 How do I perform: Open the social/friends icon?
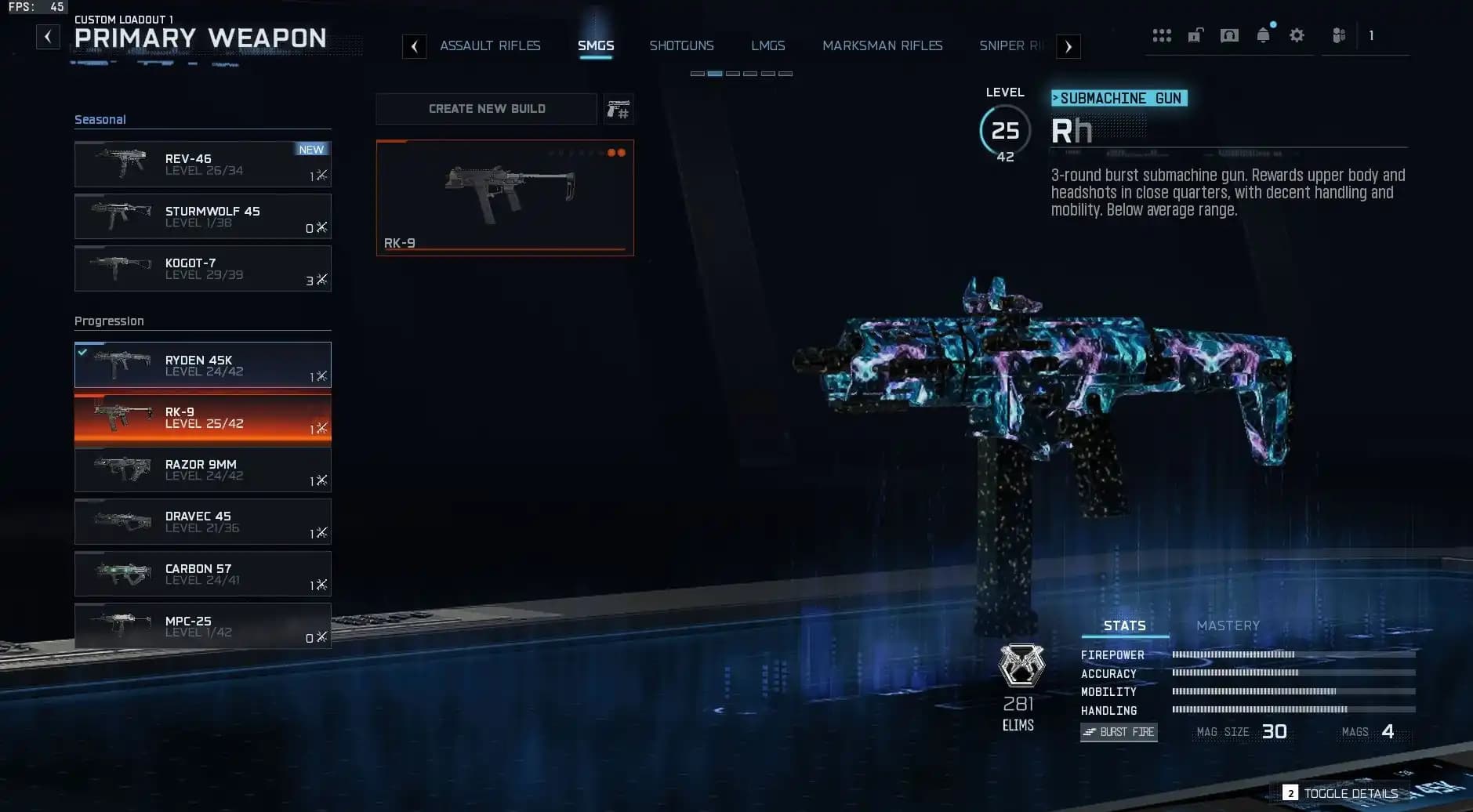click(x=1337, y=34)
